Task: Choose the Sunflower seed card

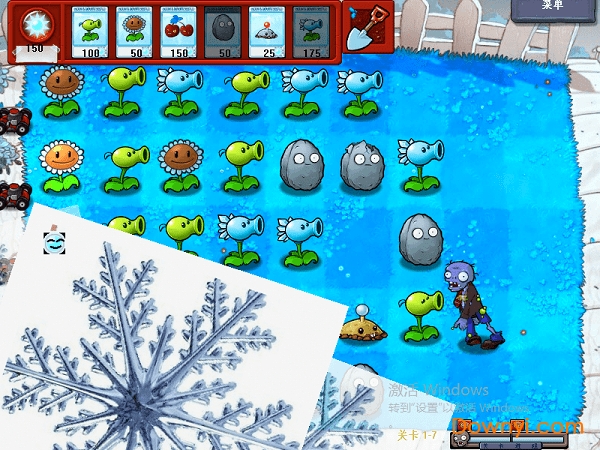Action: tap(136, 32)
